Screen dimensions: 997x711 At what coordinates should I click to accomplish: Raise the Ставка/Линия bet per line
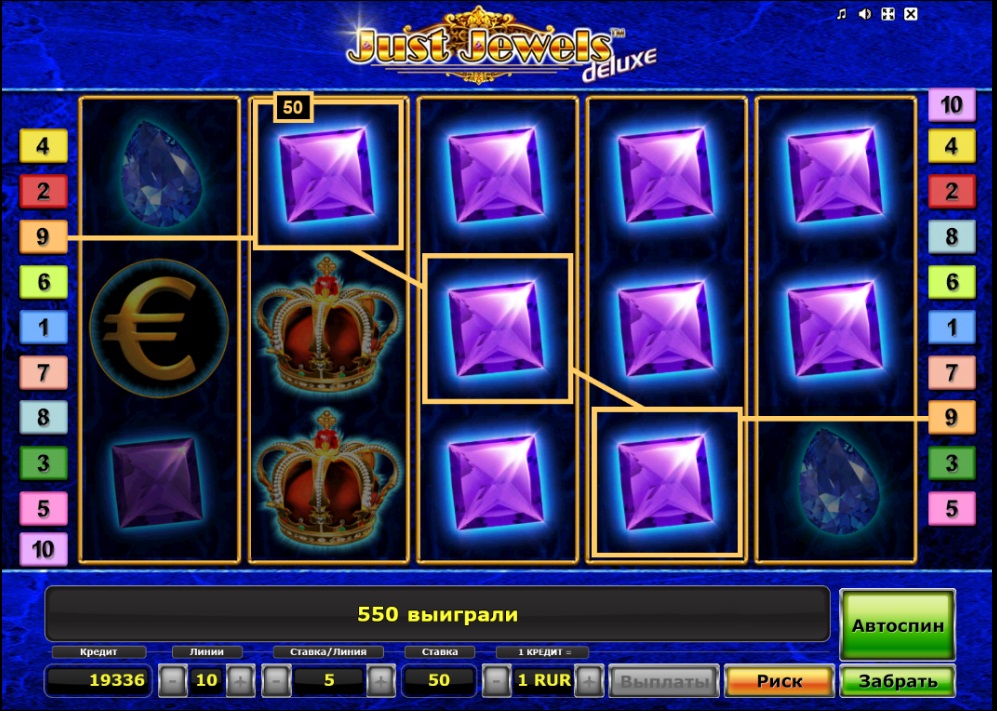381,681
